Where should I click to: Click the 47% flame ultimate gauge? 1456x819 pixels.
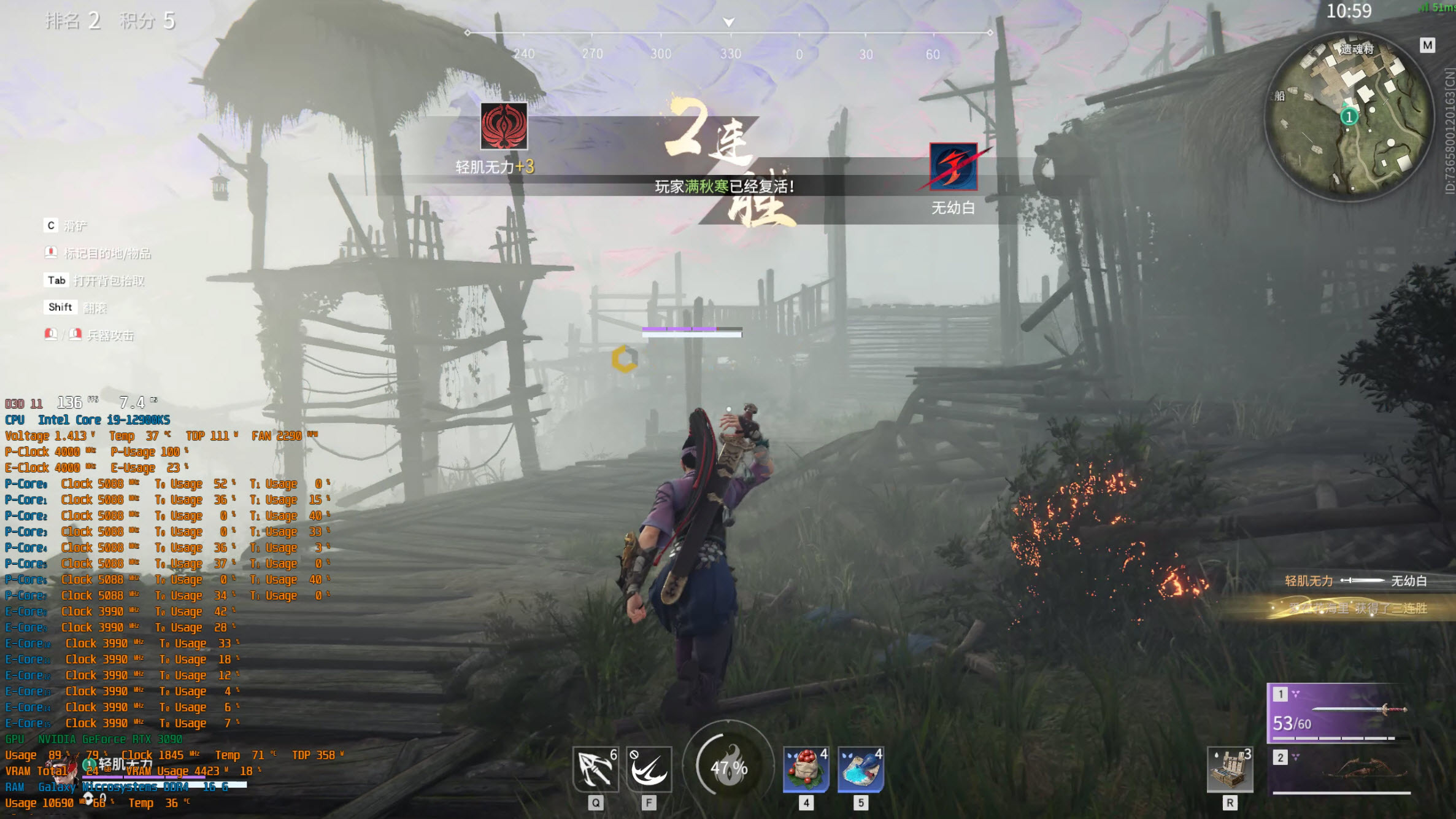tap(728, 766)
